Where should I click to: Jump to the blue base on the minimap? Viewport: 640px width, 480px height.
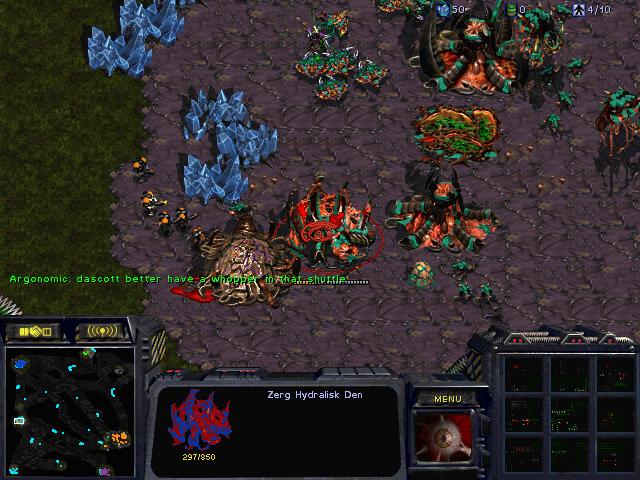click(x=21, y=364)
